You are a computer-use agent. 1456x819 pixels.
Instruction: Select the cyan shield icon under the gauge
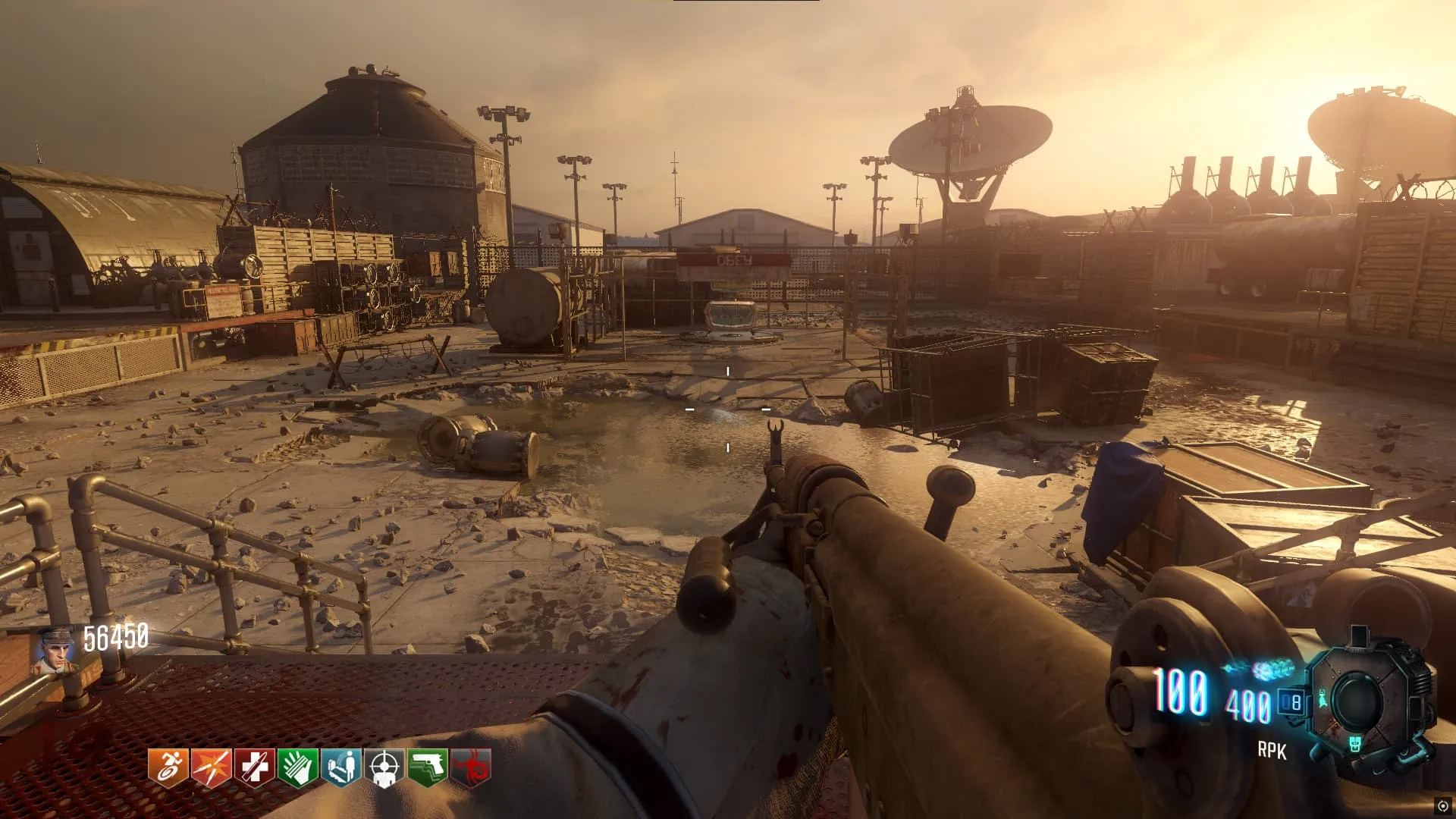pyautogui.click(x=1356, y=745)
